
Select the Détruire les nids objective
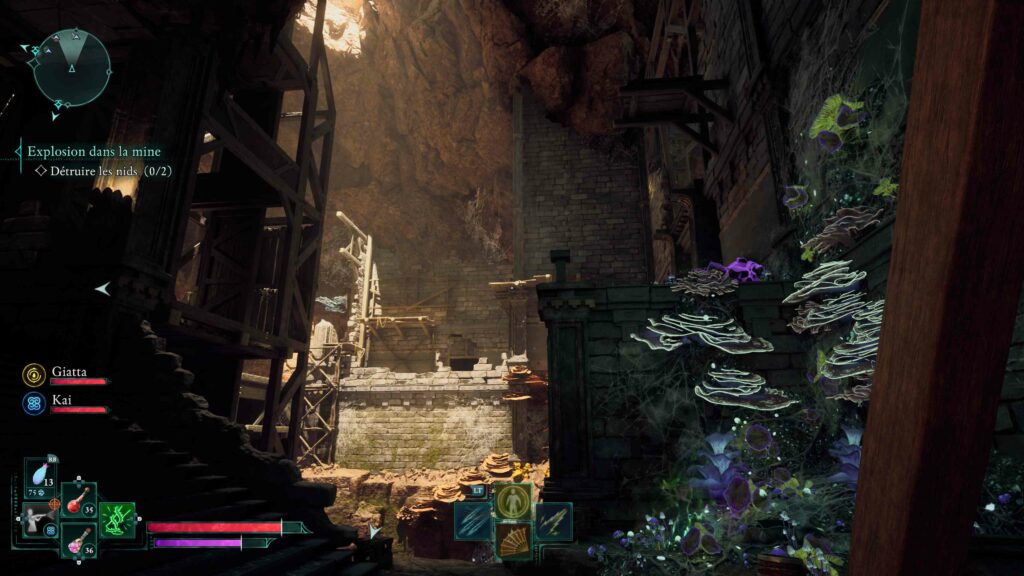click(x=104, y=171)
